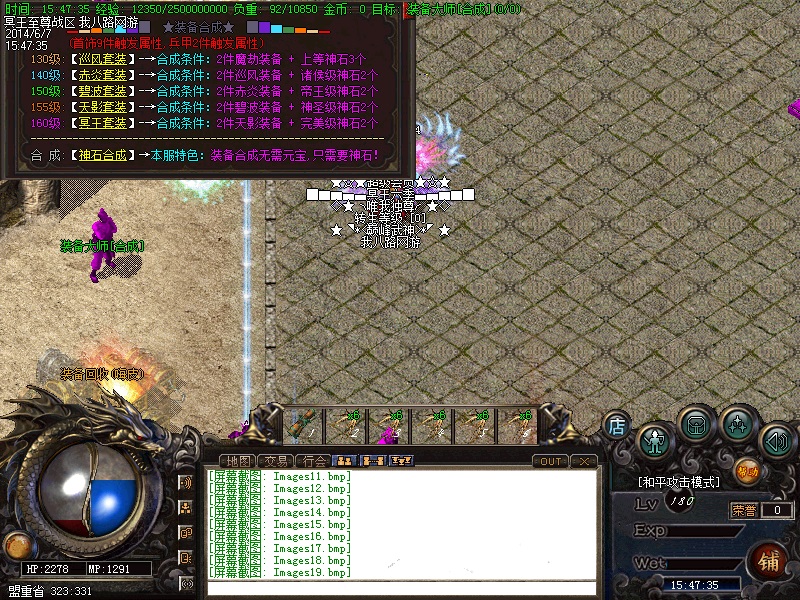Switch to the 地图 tab

point(239,461)
